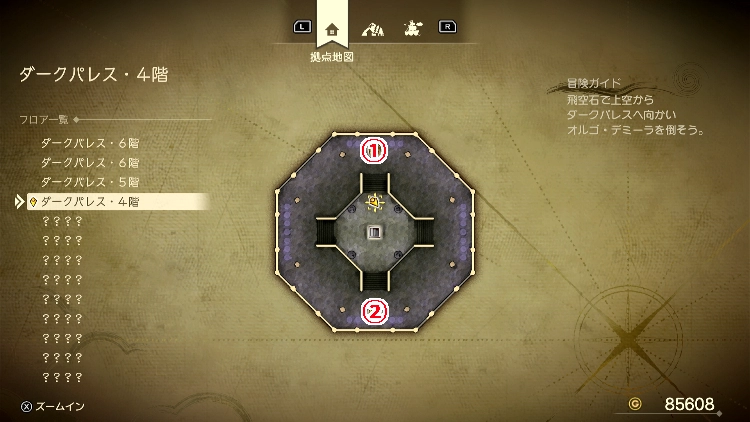
Task: Click map marker number 2
Action: 374,312
